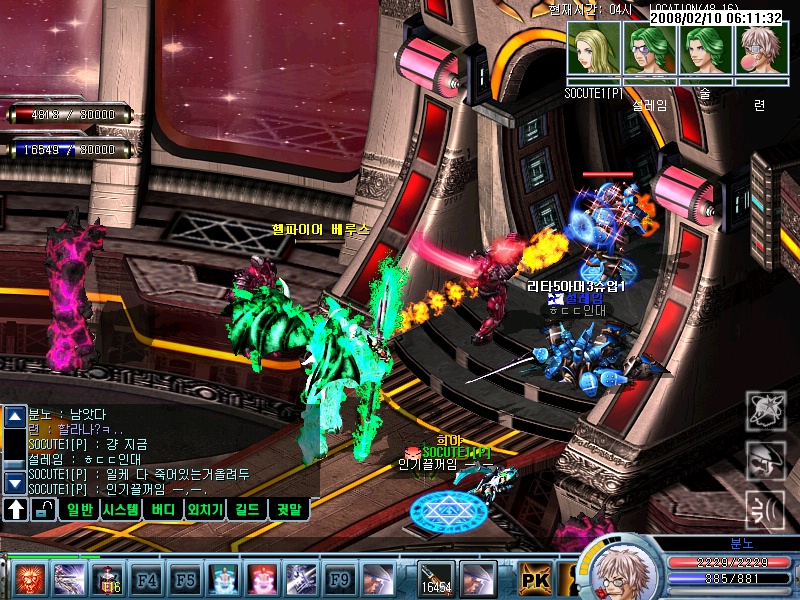800x600 pixels.
Task: Activate the red lion face skill
Action: (x=28, y=578)
